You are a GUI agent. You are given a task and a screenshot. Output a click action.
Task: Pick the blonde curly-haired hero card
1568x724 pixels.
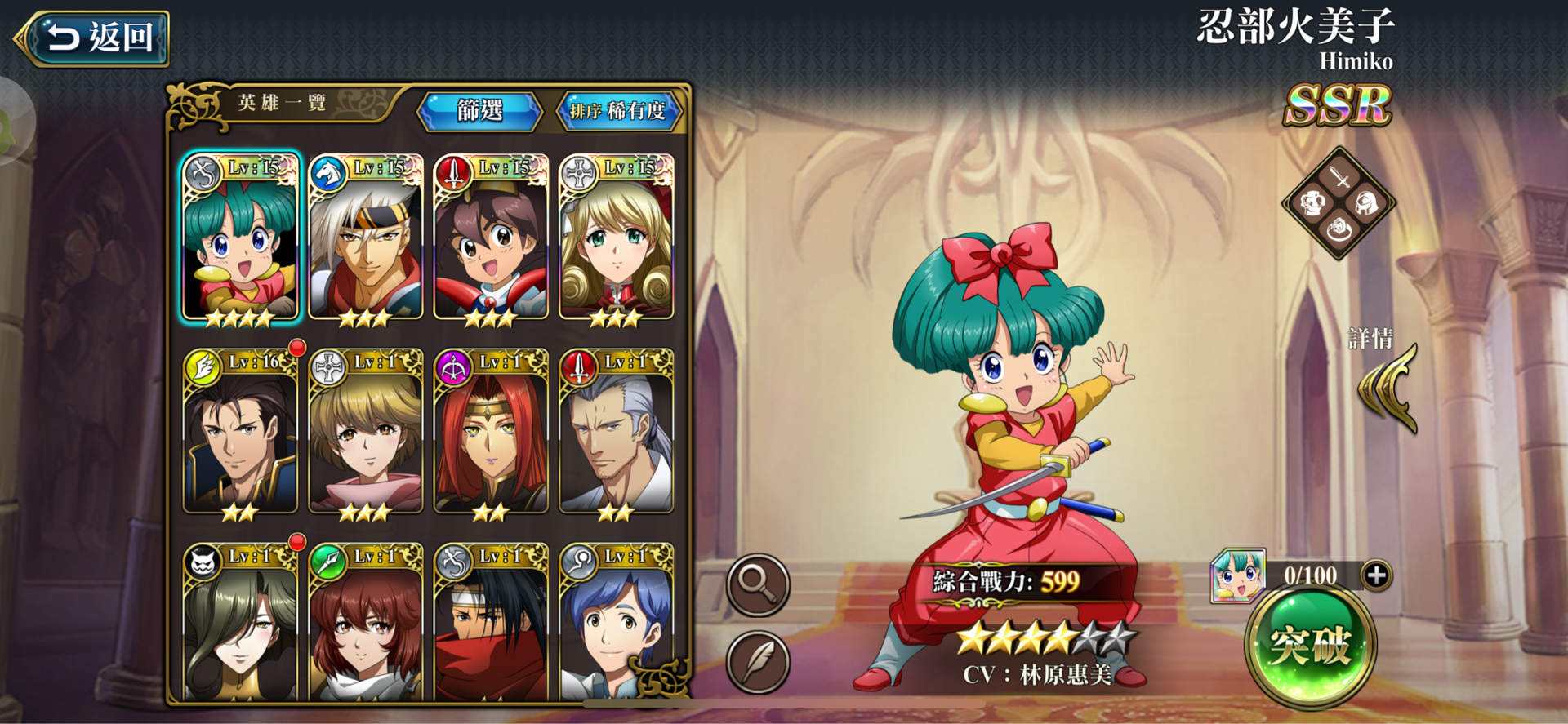pos(616,238)
